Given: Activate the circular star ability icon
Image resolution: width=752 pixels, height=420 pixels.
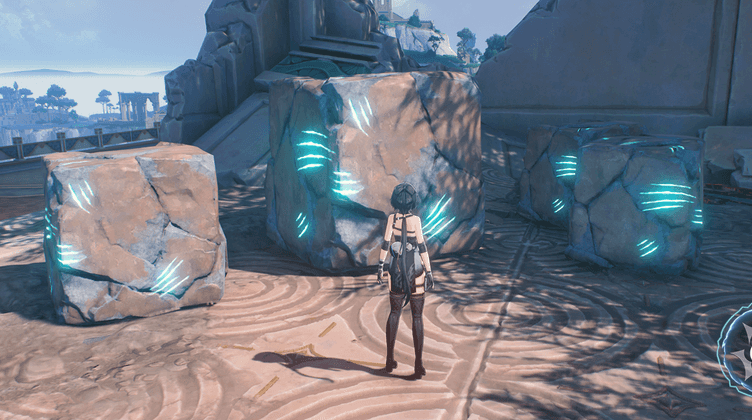Looking at the screenshot, I should tap(741, 354).
